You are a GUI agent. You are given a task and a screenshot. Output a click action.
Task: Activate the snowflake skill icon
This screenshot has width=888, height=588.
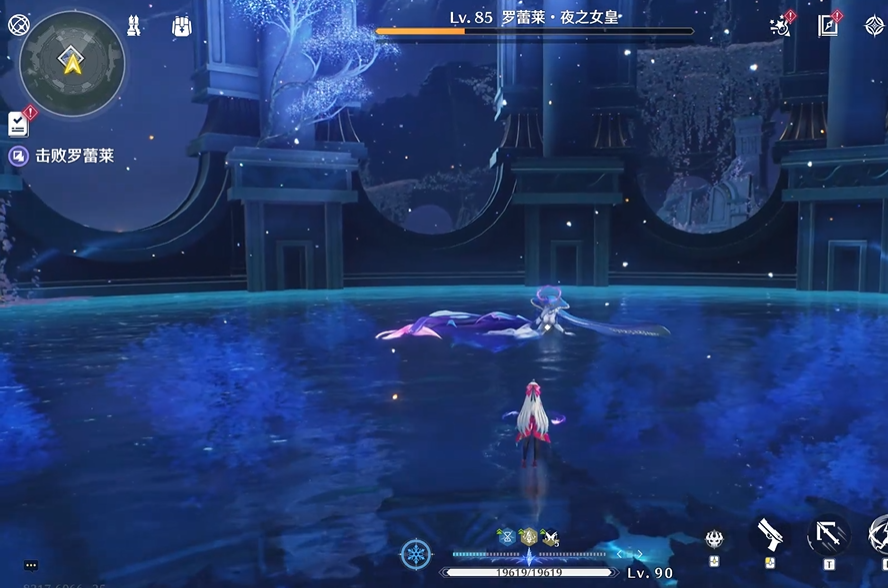pyautogui.click(x=415, y=554)
